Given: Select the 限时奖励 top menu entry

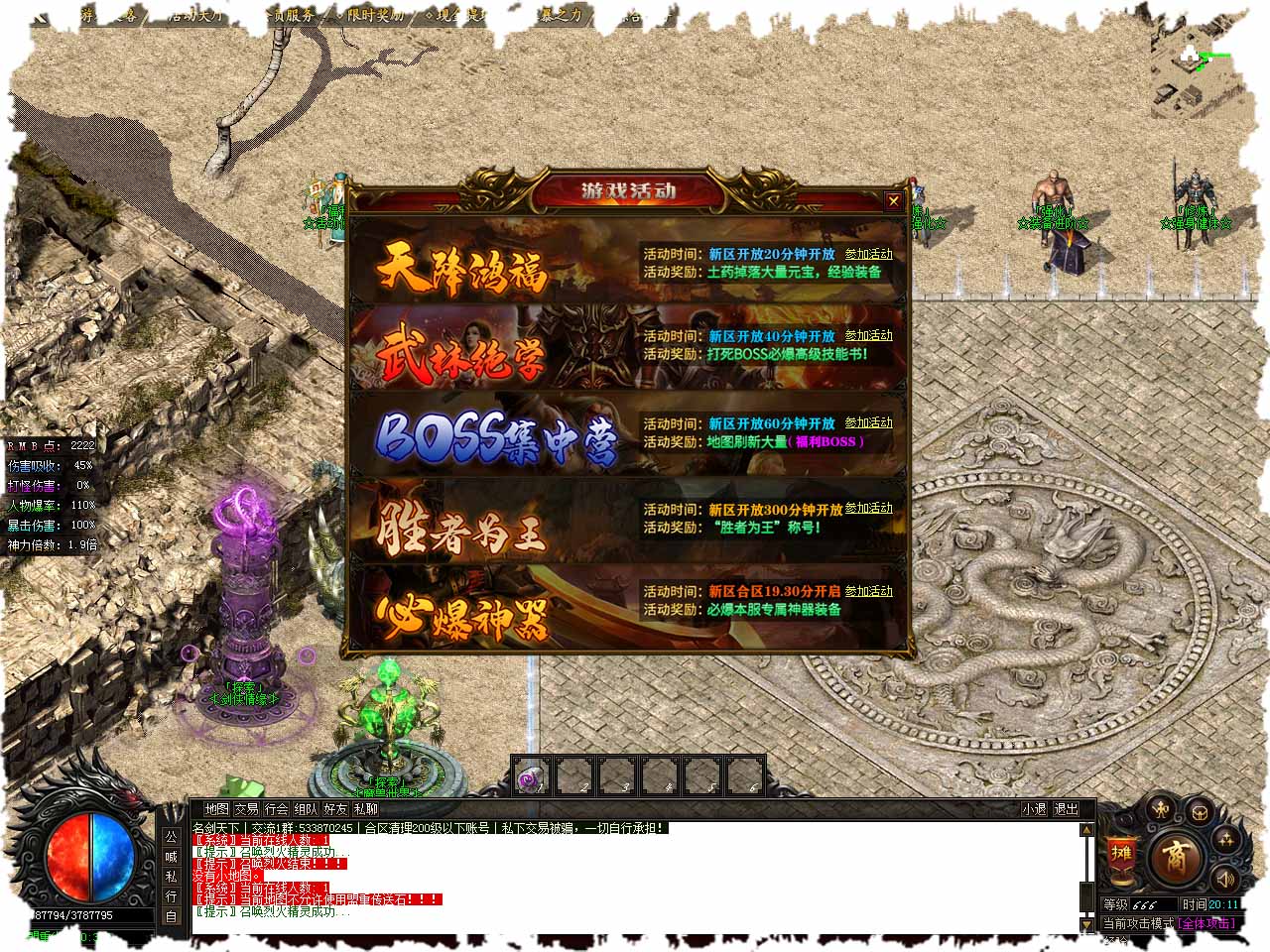Looking at the screenshot, I should point(375,16).
